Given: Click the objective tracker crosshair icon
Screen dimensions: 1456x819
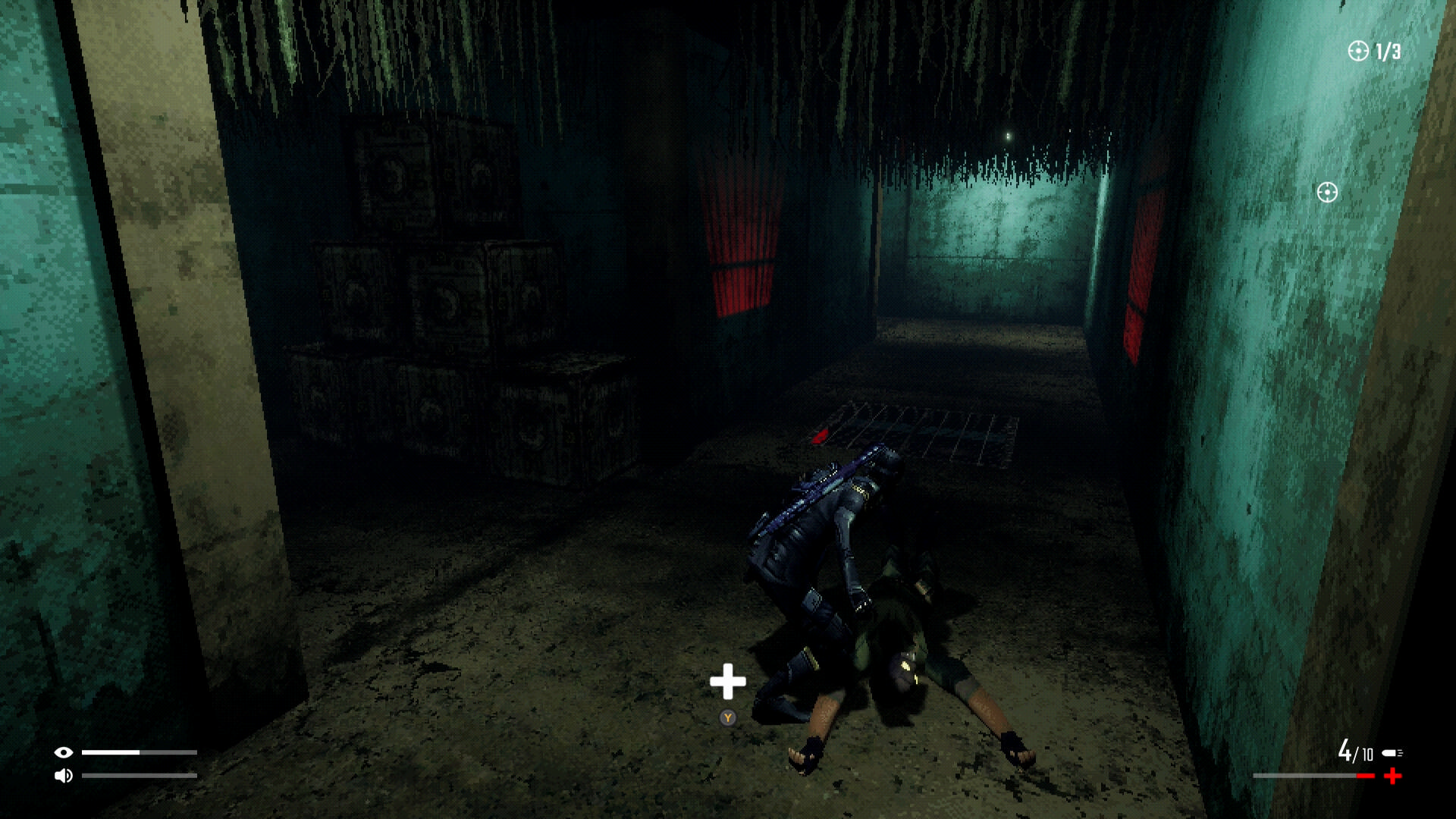Looking at the screenshot, I should click(x=1358, y=51).
